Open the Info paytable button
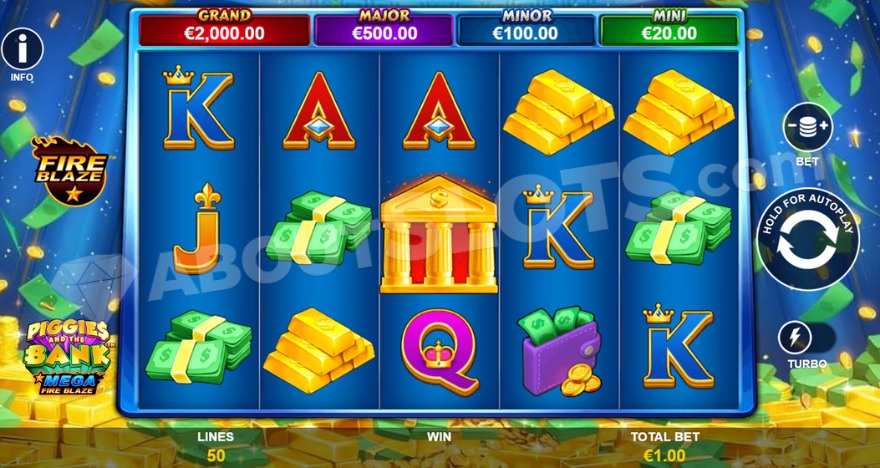The height and width of the screenshot is (468, 880). [22, 46]
